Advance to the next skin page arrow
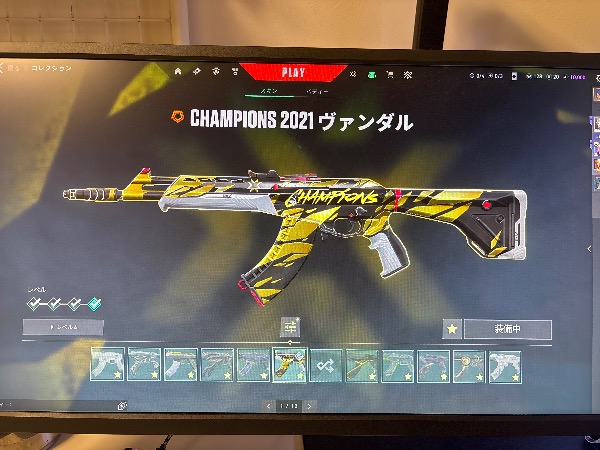 tap(310, 406)
